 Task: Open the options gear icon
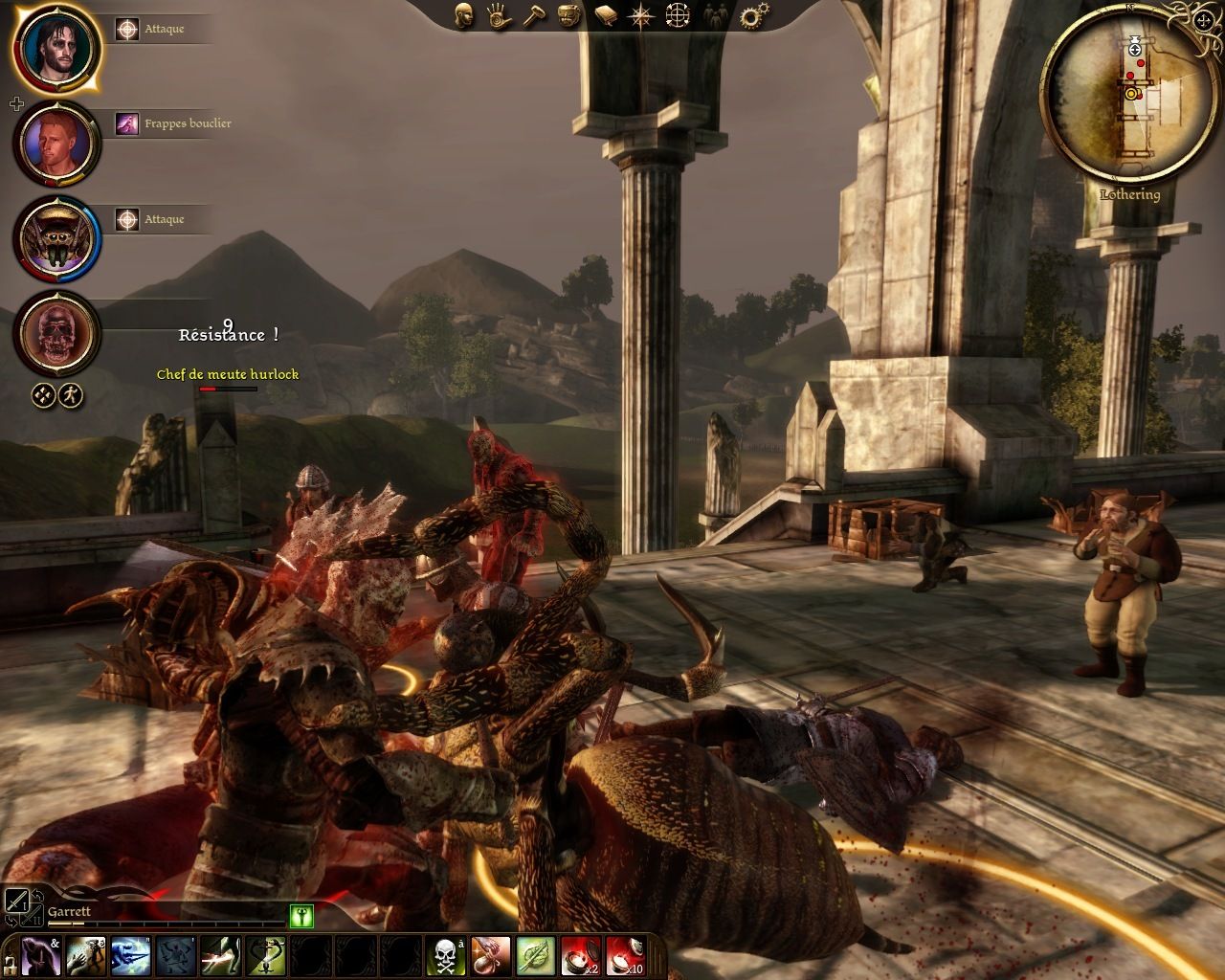(752, 14)
